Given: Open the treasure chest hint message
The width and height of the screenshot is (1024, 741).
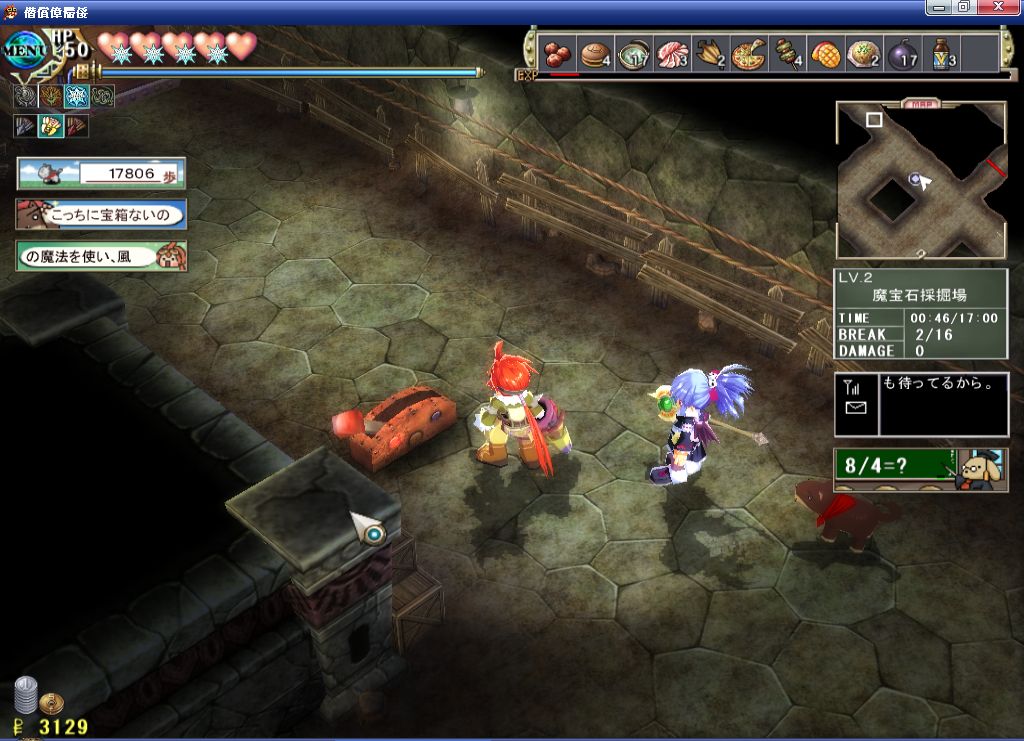Looking at the screenshot, I should pyautogui.click(x=100, y=214).
